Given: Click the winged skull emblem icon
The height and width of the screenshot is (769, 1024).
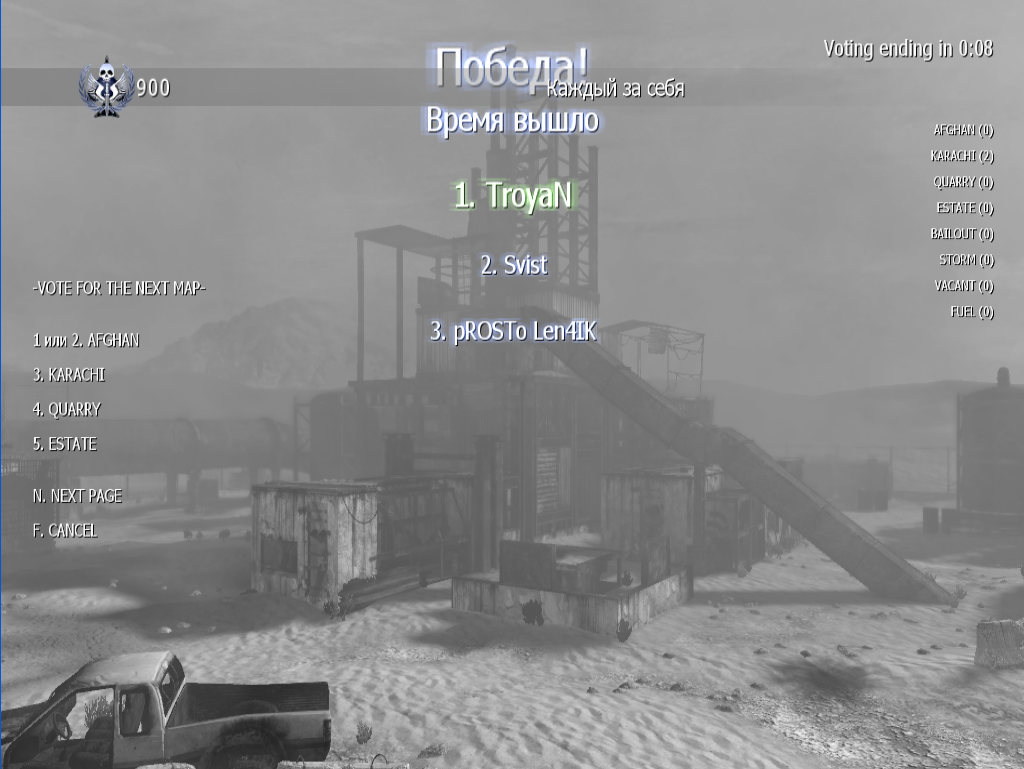Looking at the screenshot, I should [106, 87].
